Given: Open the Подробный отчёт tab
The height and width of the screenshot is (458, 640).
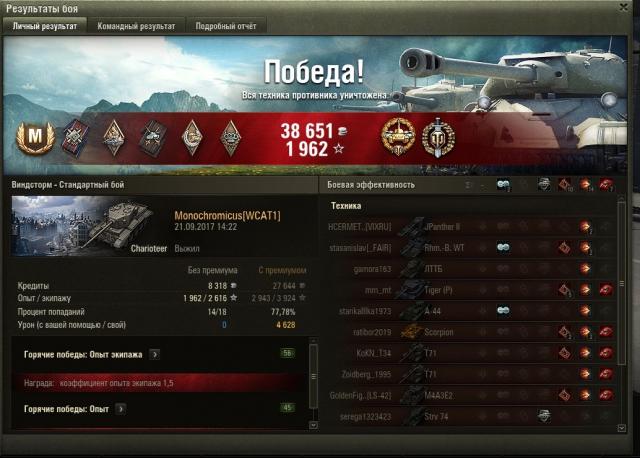Looking at the screenshot, I should coord(224,26).
